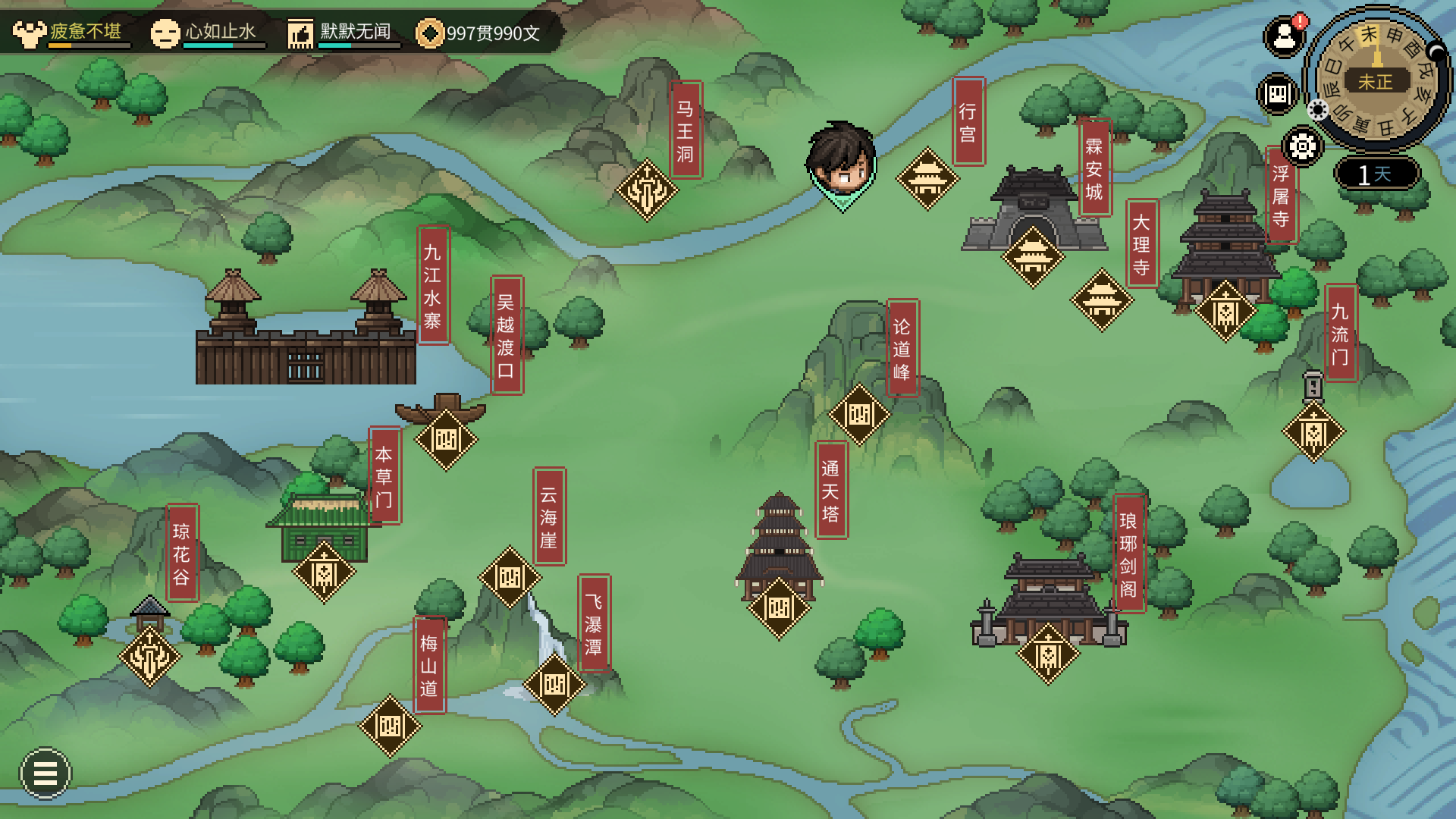Travel to the 行宫 palace marker
The width and height of the screenshot is (1456, 819).
click(927, 179)
